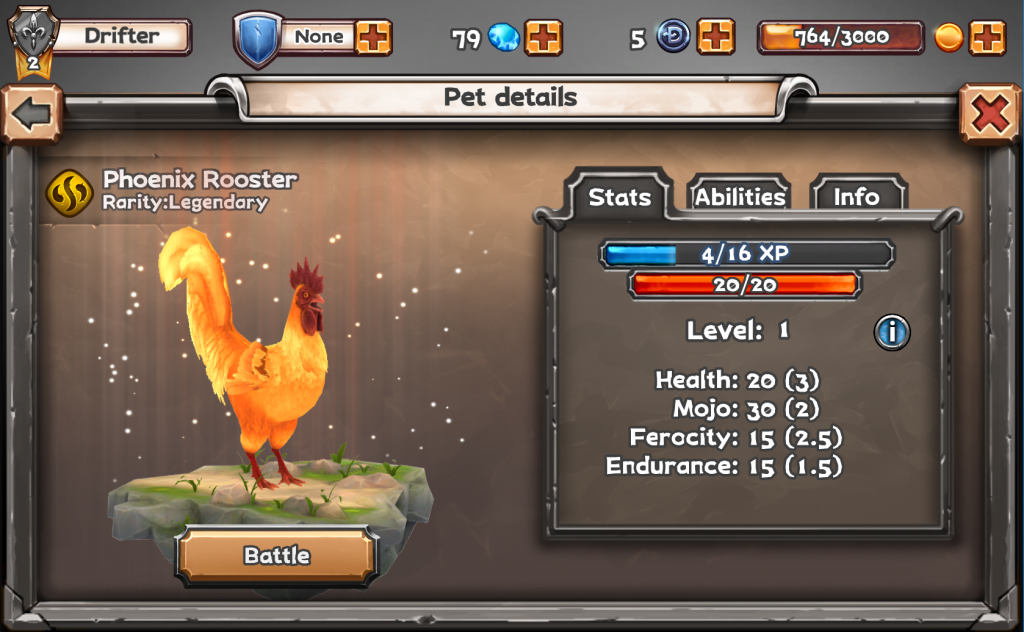Close the Pet details window
Viewport: 1024px width, 632px height.
coord(989,115)
